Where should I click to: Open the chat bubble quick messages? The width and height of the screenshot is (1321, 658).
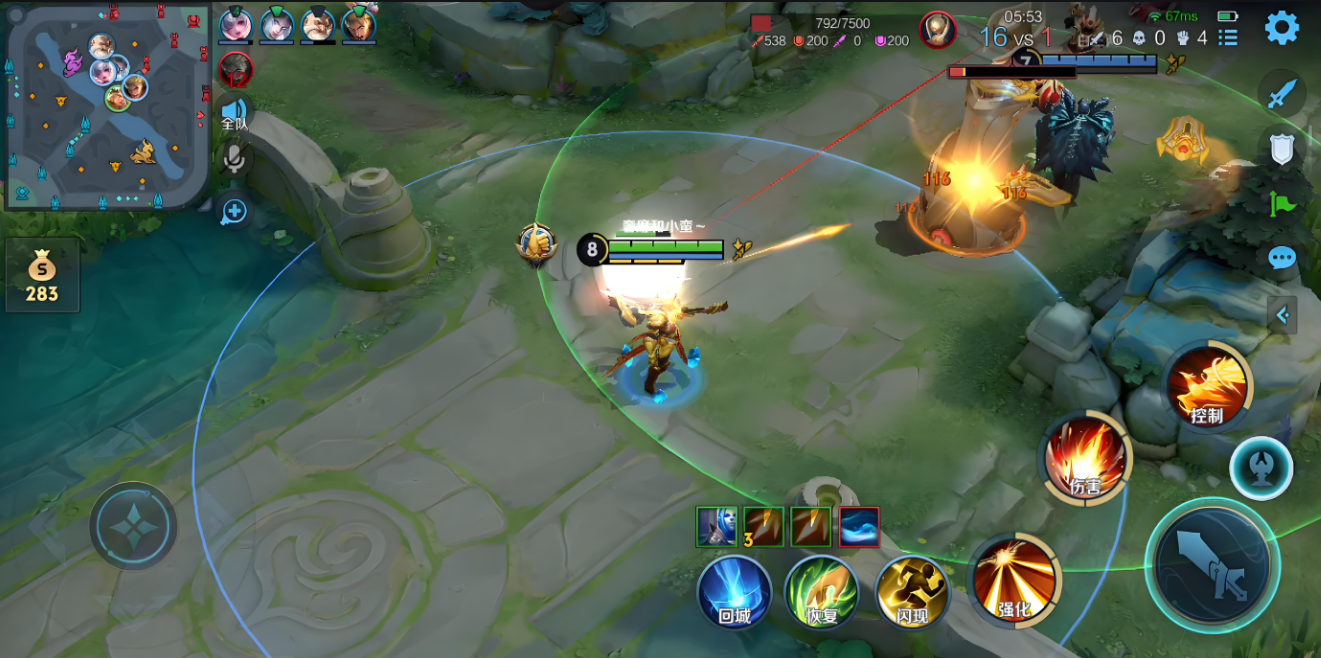tap(1282, 258)
